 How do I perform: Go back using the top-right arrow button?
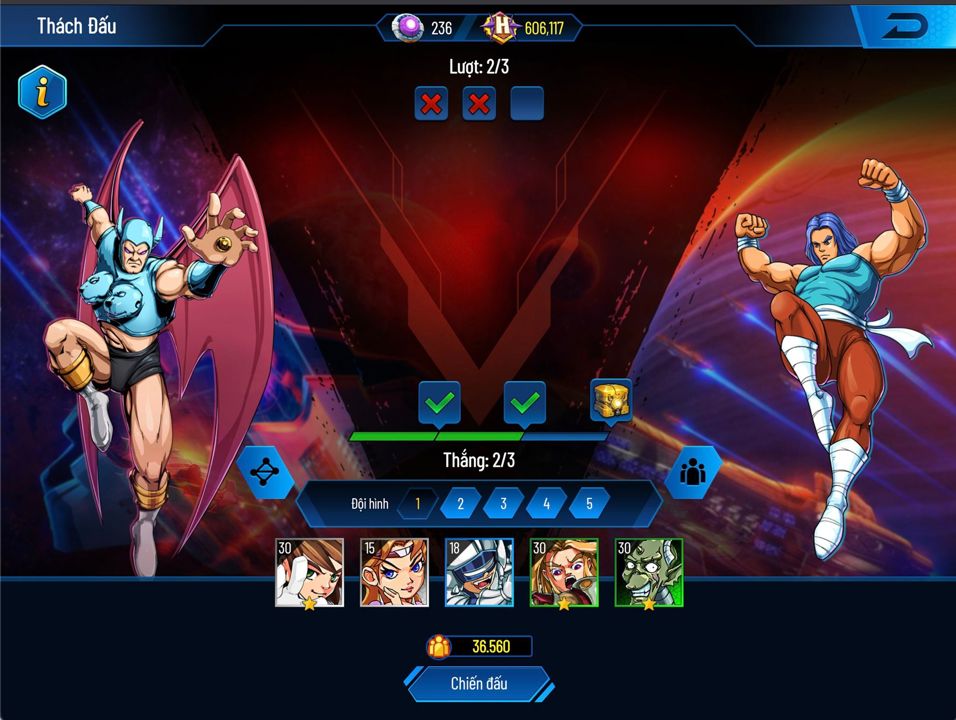pyautogui.click(x=905, y=27)
